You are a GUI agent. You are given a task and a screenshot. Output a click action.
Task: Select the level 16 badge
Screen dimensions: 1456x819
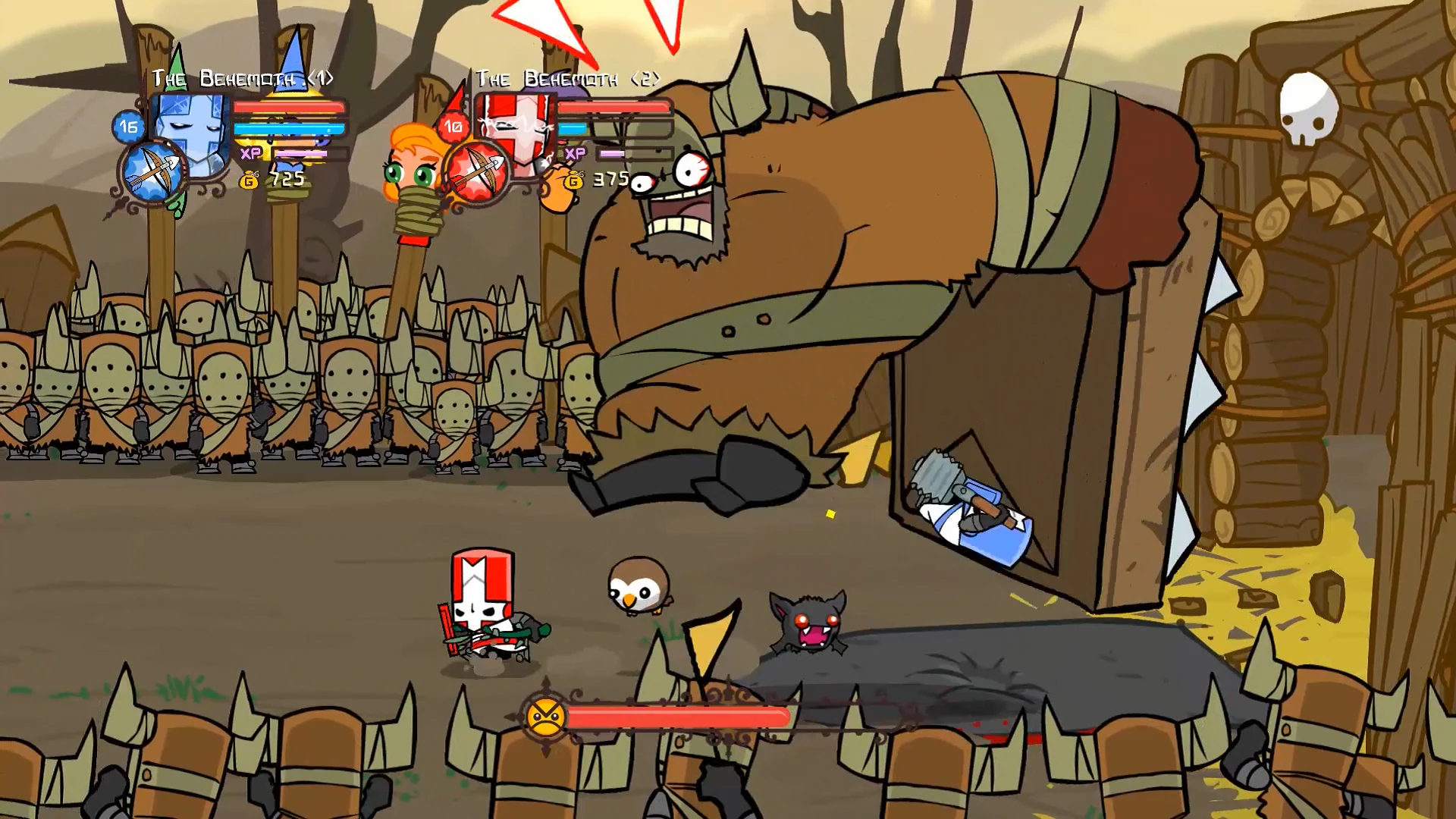[127, 127]
